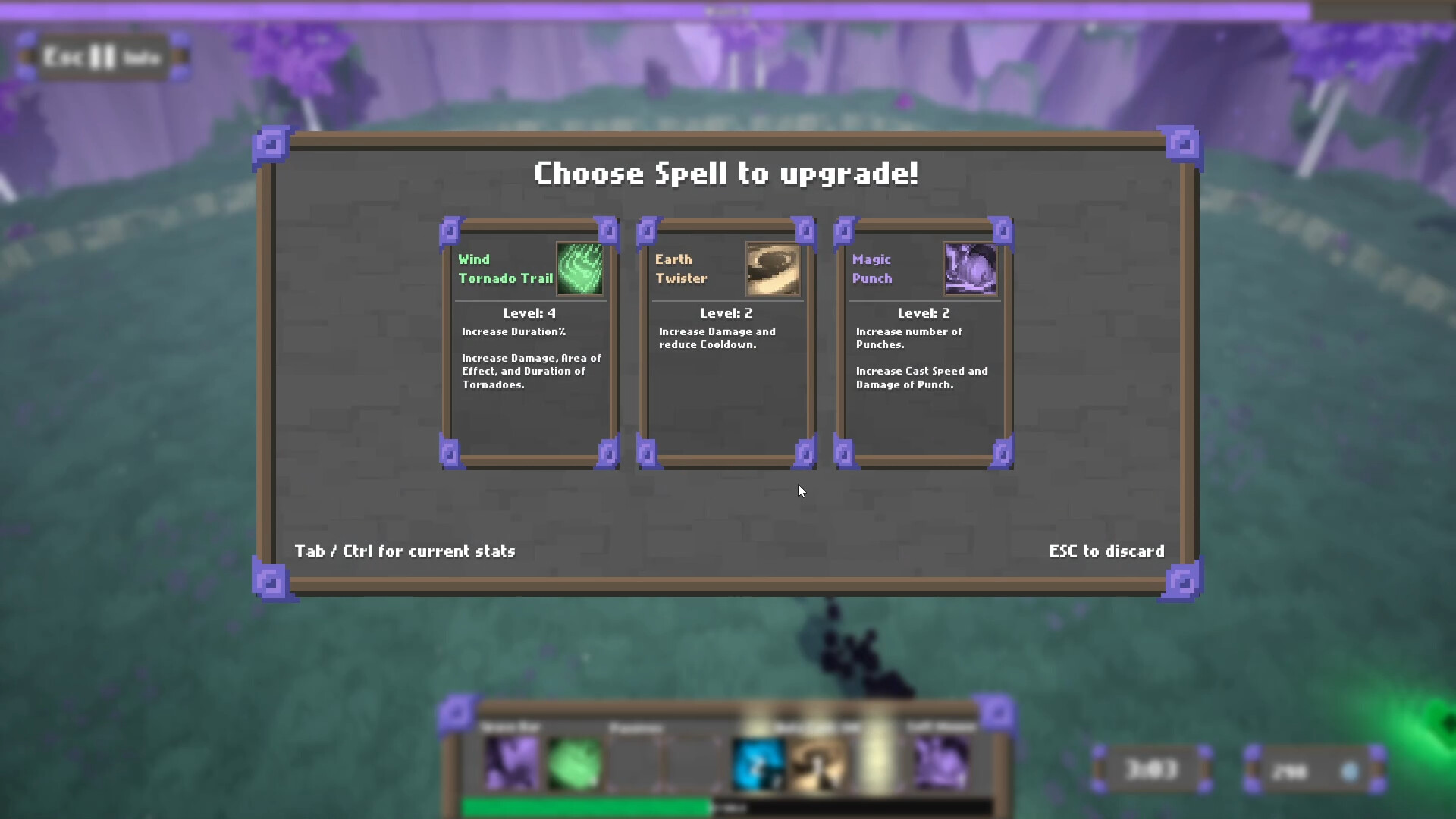1456x819 pixels.
Task: Click the blue gem currency icon
Action: (1349, 770)
